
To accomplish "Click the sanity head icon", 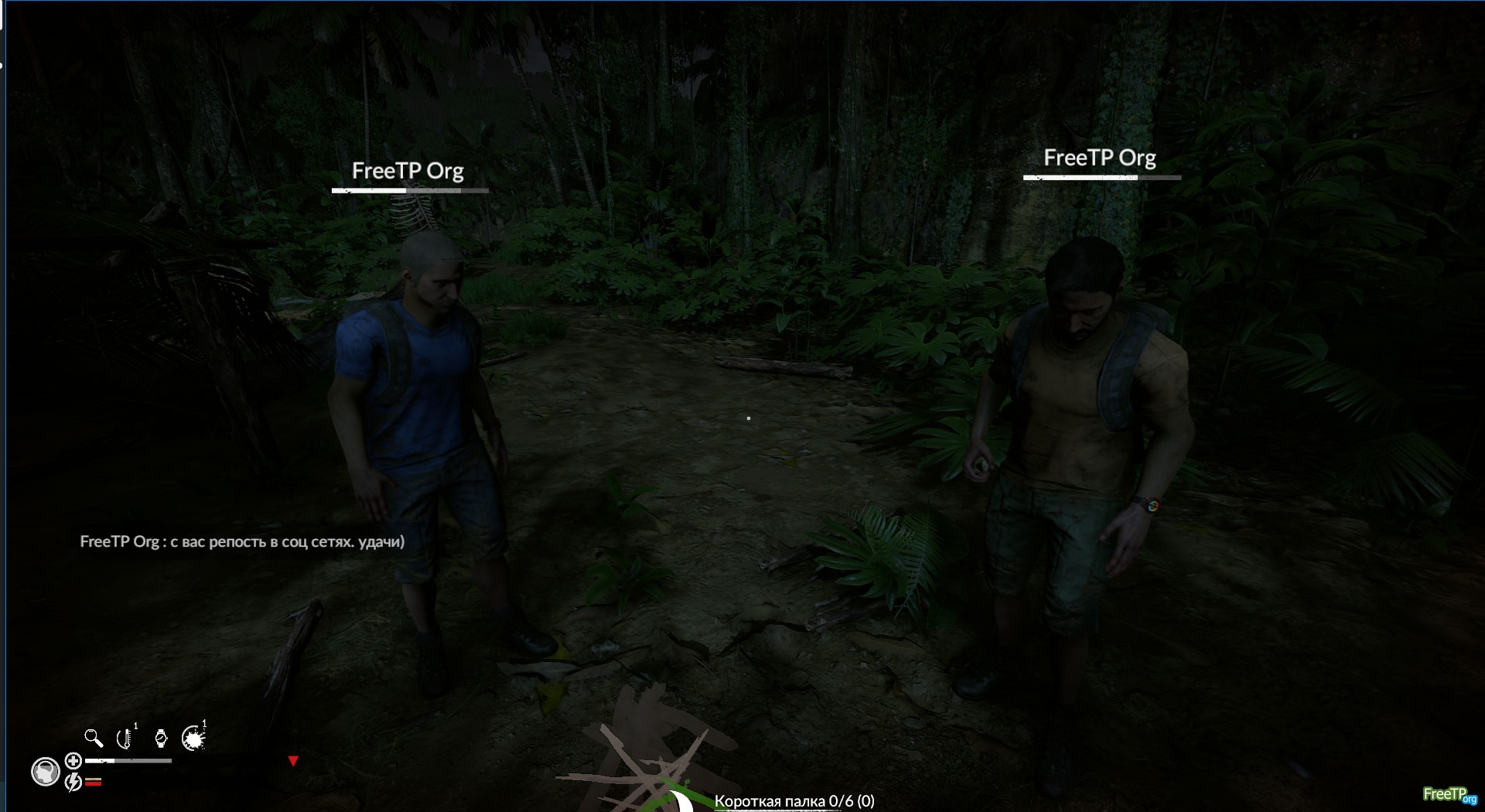I will pos(46,772).
